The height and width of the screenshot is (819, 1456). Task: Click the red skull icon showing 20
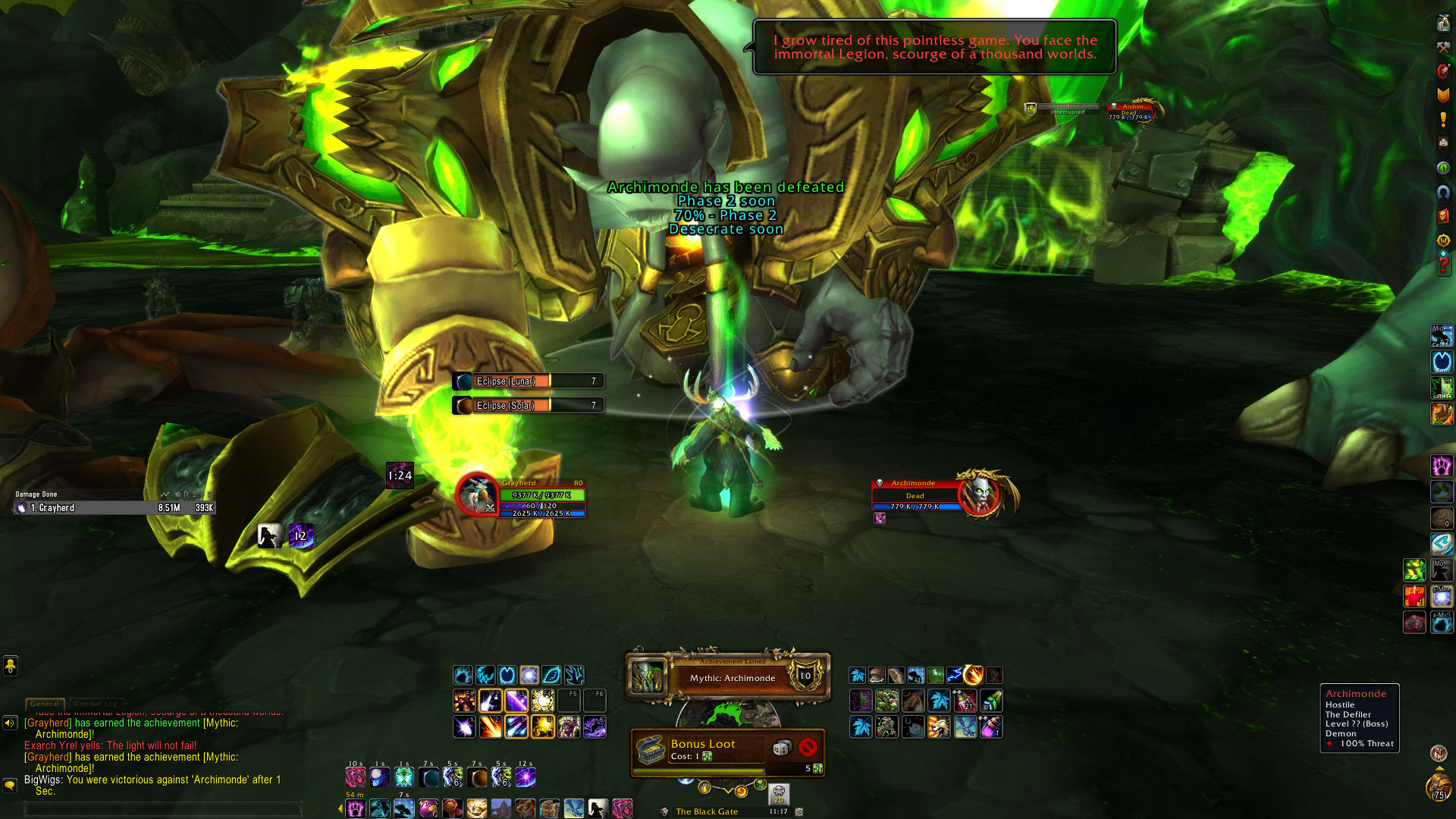point(779,794)
